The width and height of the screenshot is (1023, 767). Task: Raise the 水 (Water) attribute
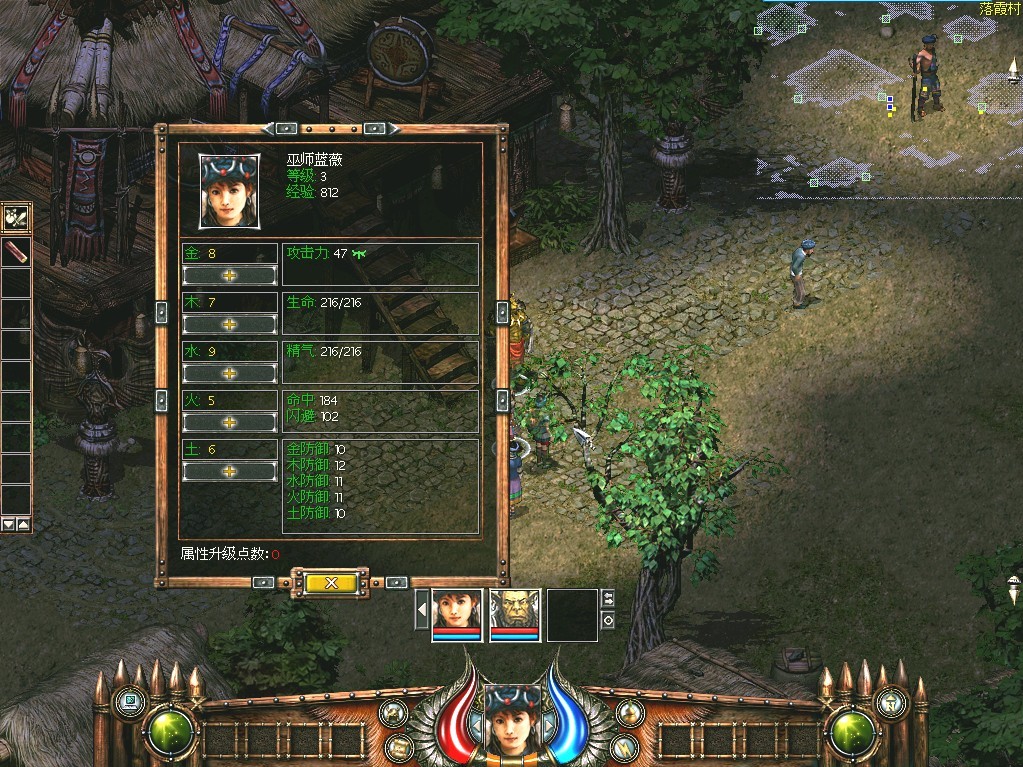(229, 373)
